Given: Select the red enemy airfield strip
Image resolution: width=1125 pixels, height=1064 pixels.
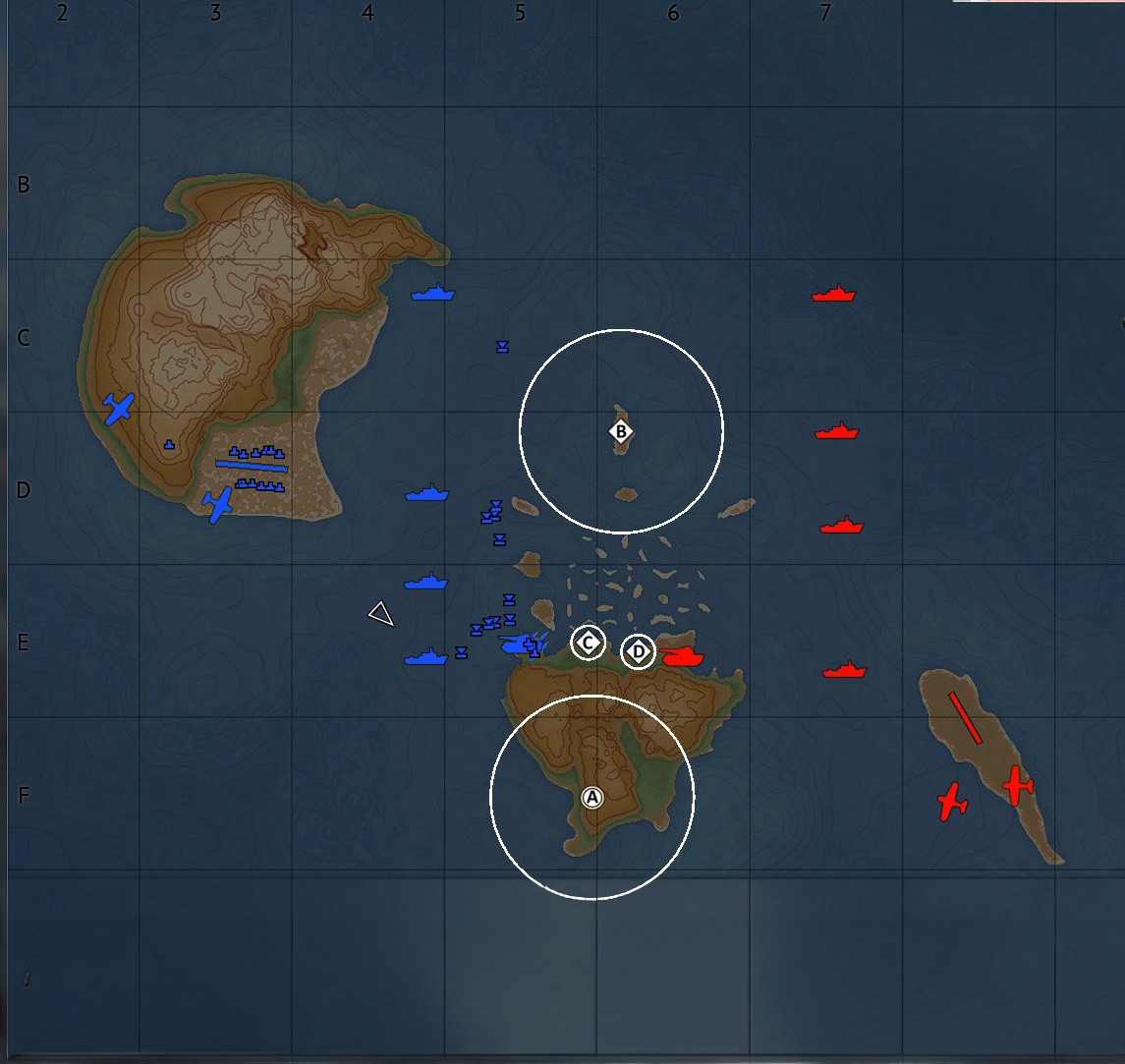Looking at the screenshot, I should click(x=965, y=718).
